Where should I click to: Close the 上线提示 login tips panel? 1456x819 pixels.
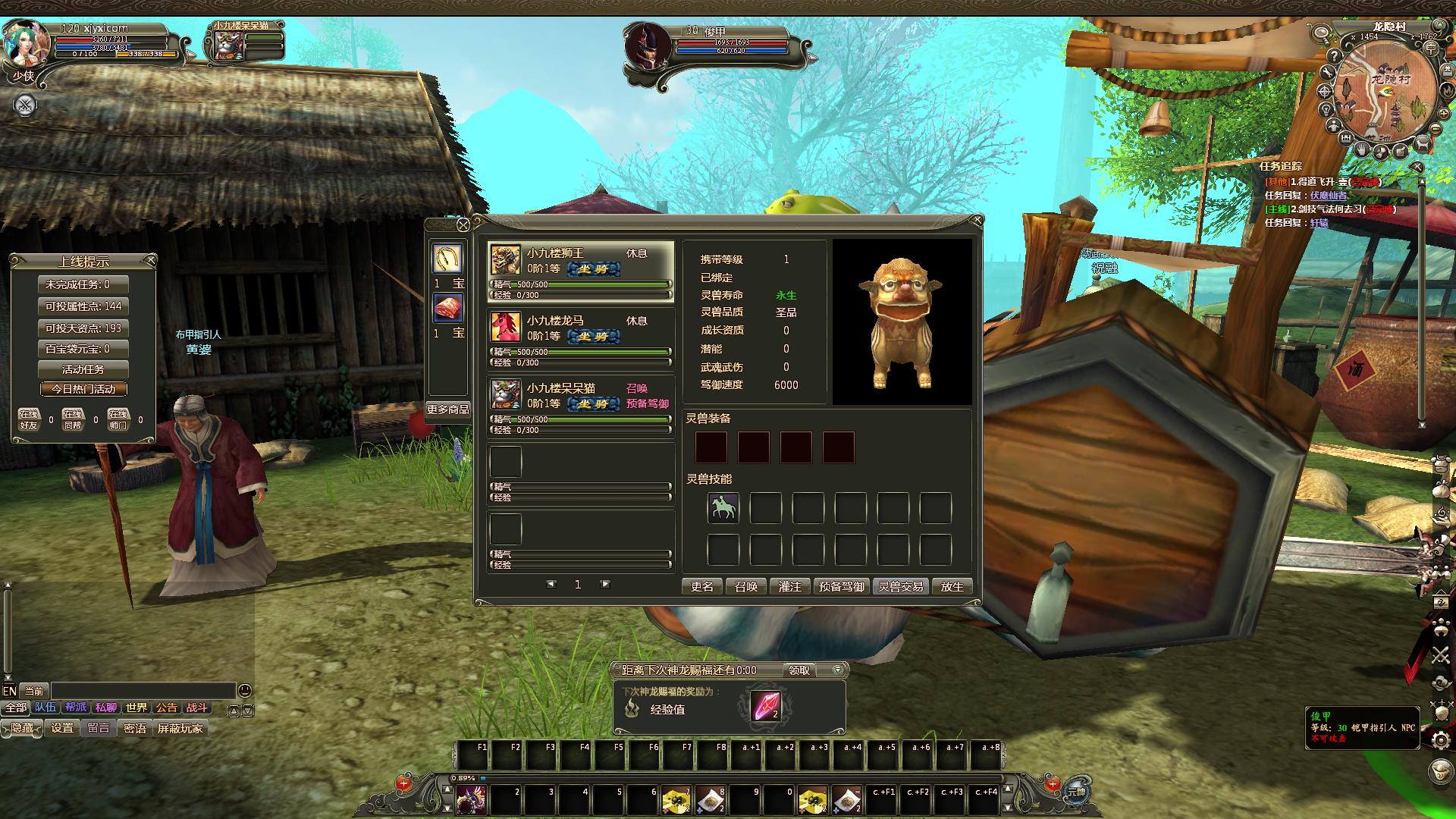(x=151, y=261)
